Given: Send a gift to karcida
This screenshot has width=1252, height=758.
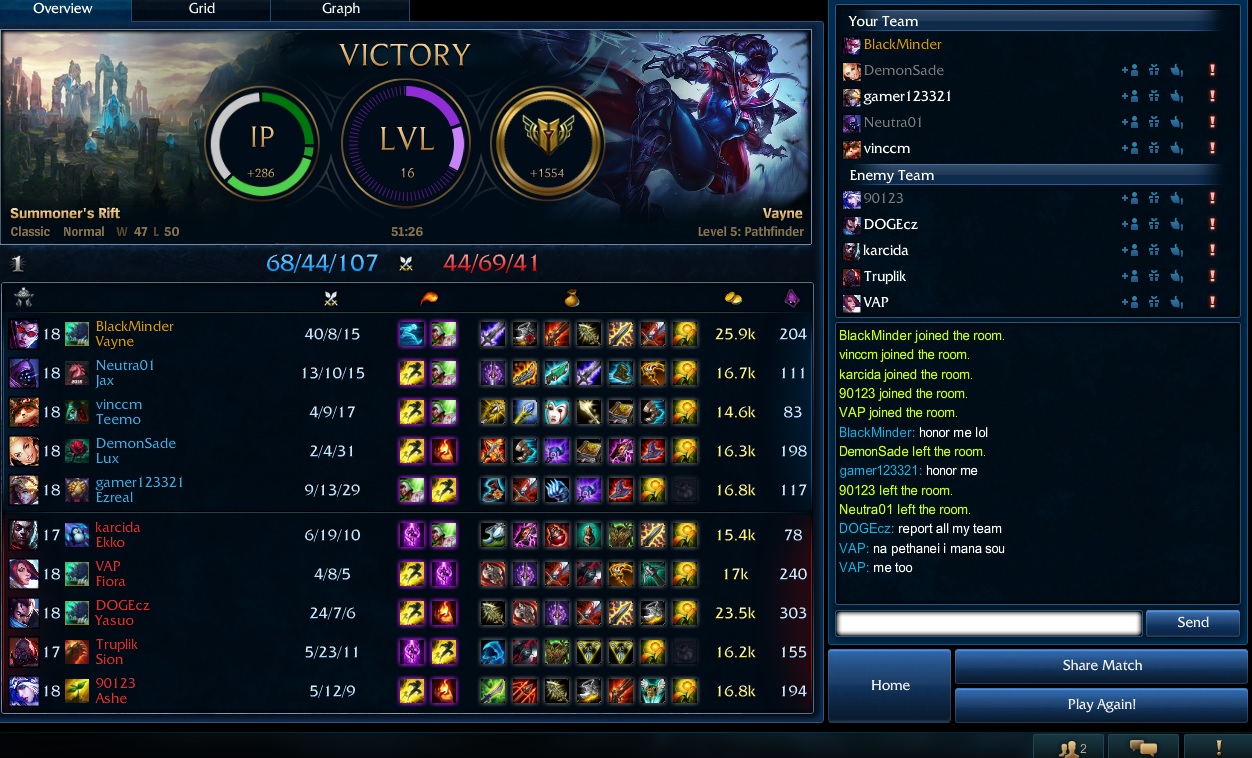Looking at the screenshot, I should click(1154, 250).
